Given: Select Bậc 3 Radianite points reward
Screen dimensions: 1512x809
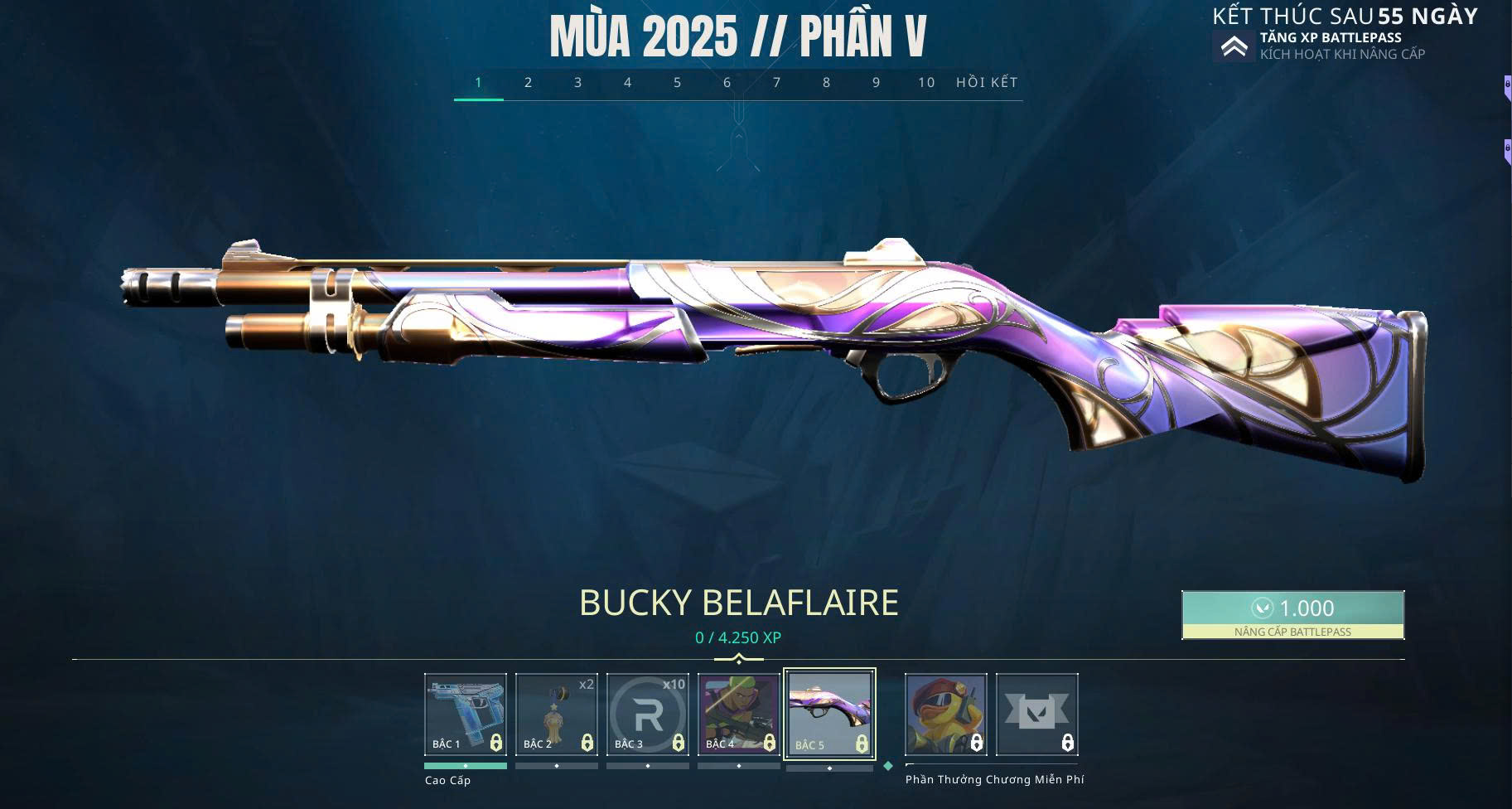Looking at the screenshot, I should (x=648, y=714).
